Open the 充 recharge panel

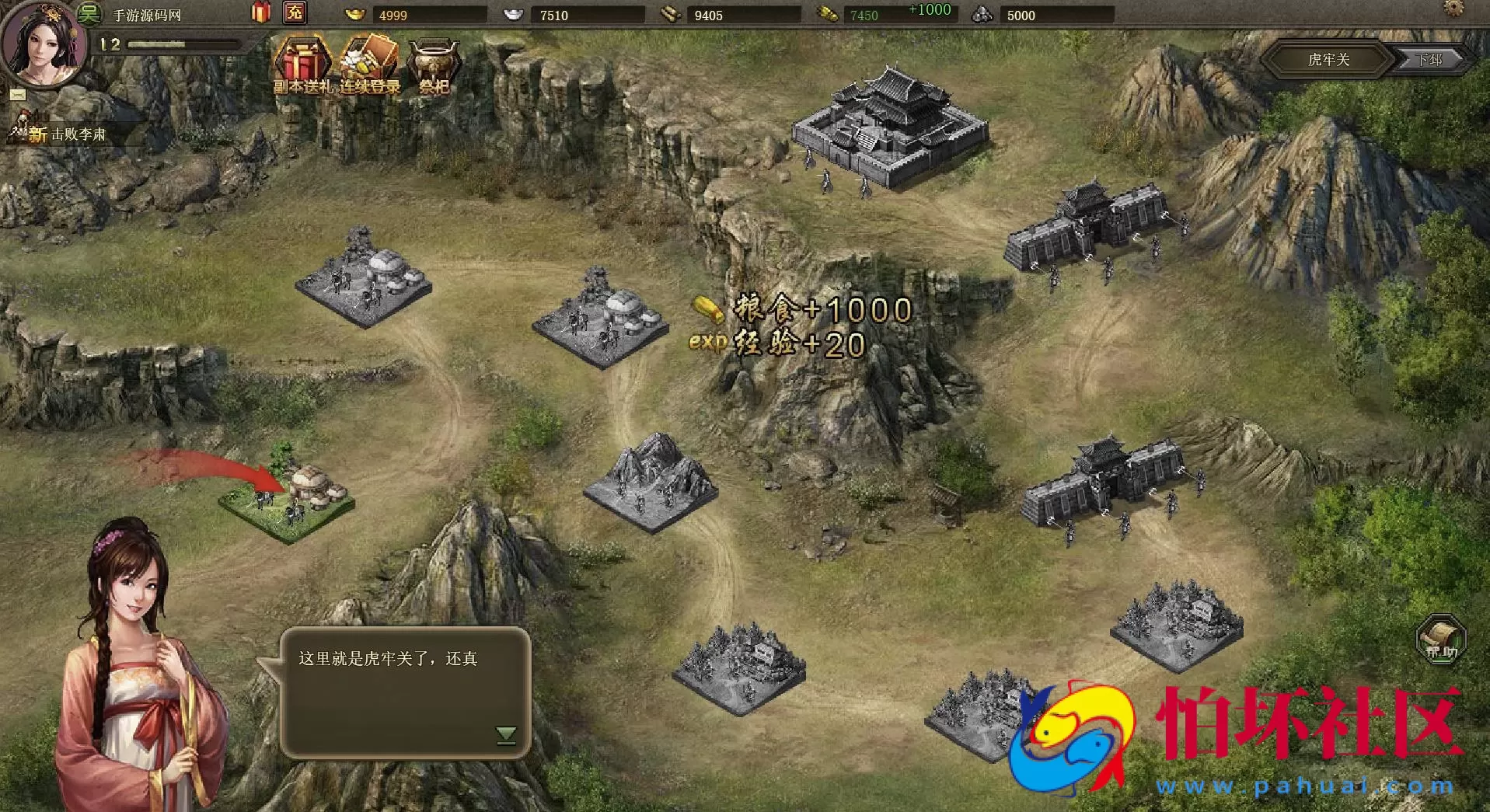tap(293, 12)
